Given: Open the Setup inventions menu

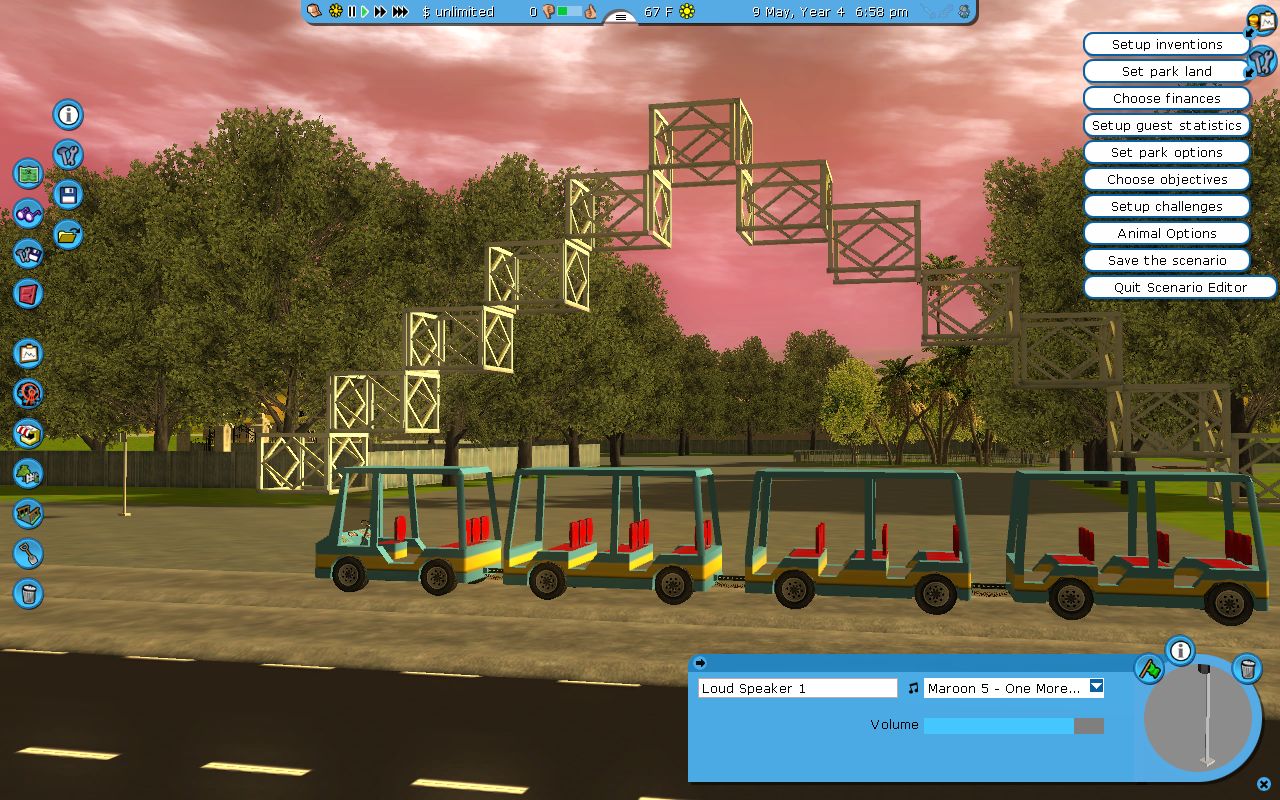Looking at the screenshot, I should click(1166, 45).
